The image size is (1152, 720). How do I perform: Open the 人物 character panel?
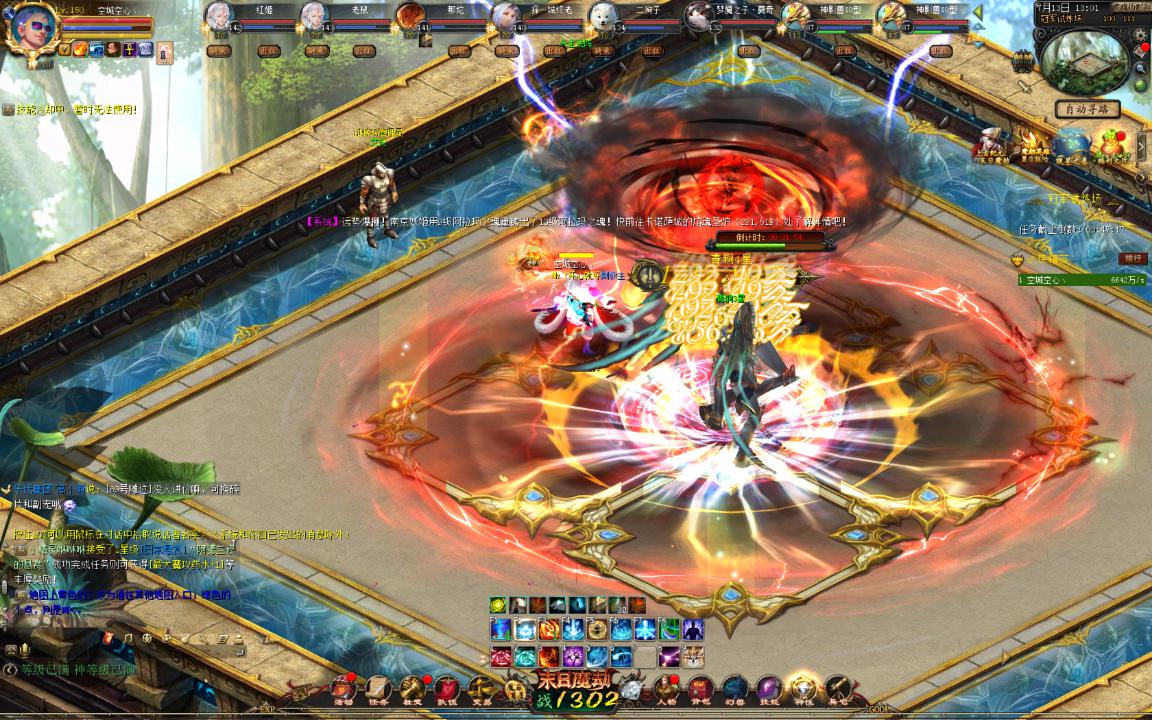coord(665,689)
